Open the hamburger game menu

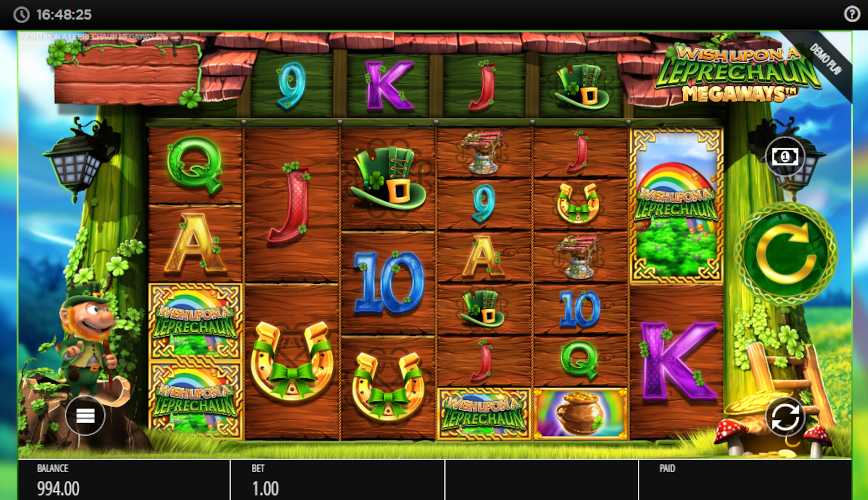(x=85, y=415)
